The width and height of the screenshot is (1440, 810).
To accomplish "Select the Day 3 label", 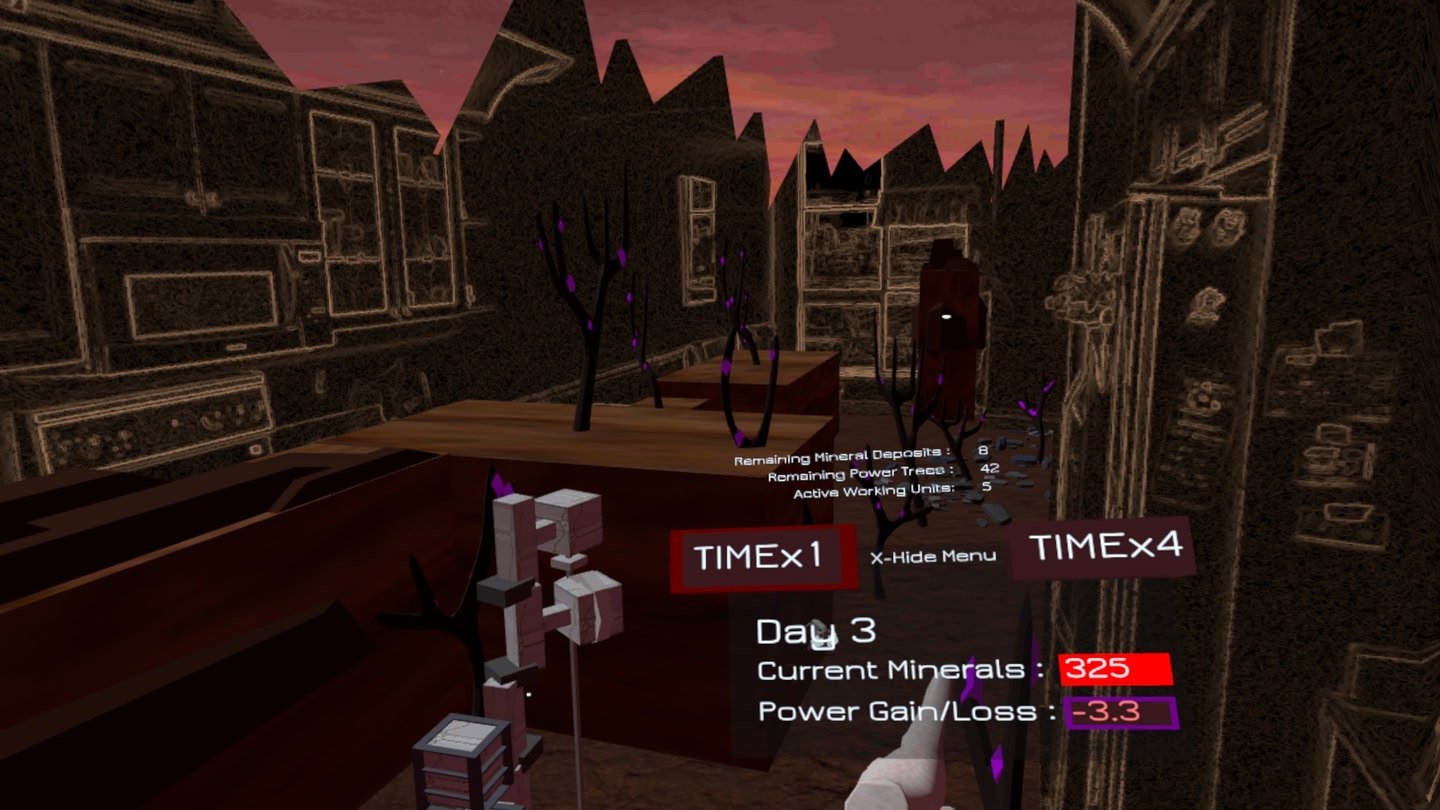I will (x=815, y=629).
